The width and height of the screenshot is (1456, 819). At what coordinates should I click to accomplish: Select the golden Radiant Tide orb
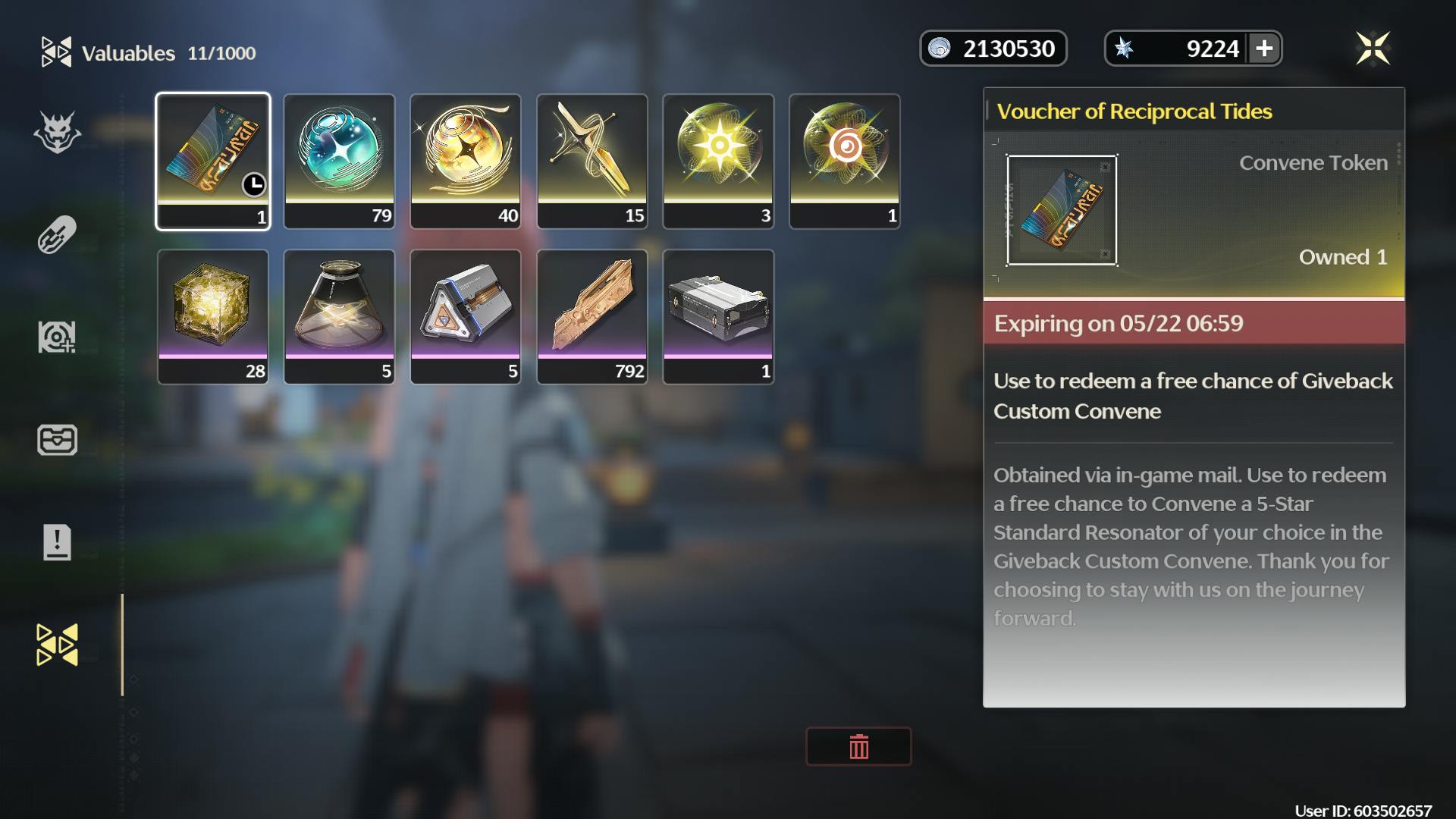click(465, 160)
